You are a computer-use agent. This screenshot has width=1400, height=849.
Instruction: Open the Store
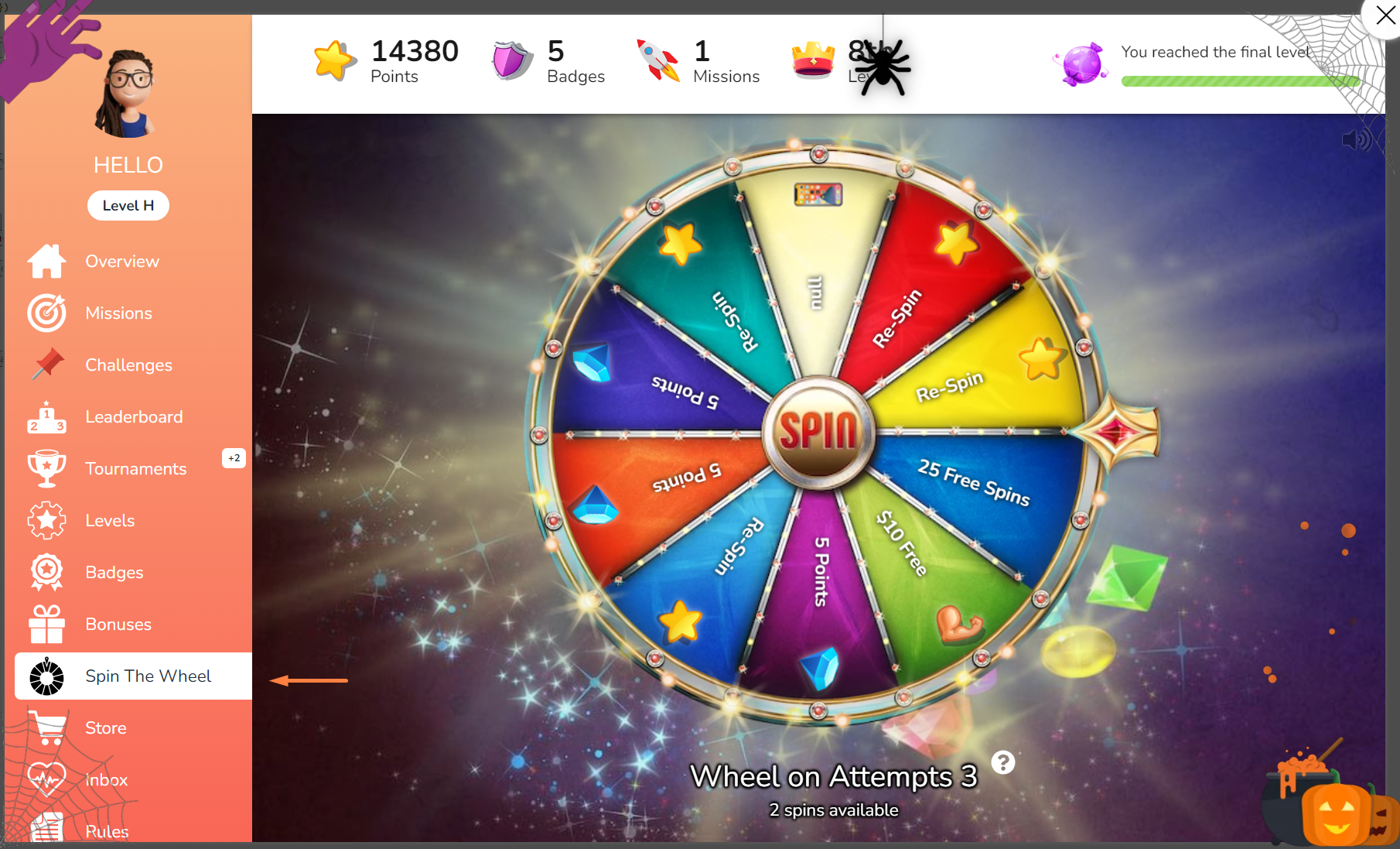tap(106, 728)
